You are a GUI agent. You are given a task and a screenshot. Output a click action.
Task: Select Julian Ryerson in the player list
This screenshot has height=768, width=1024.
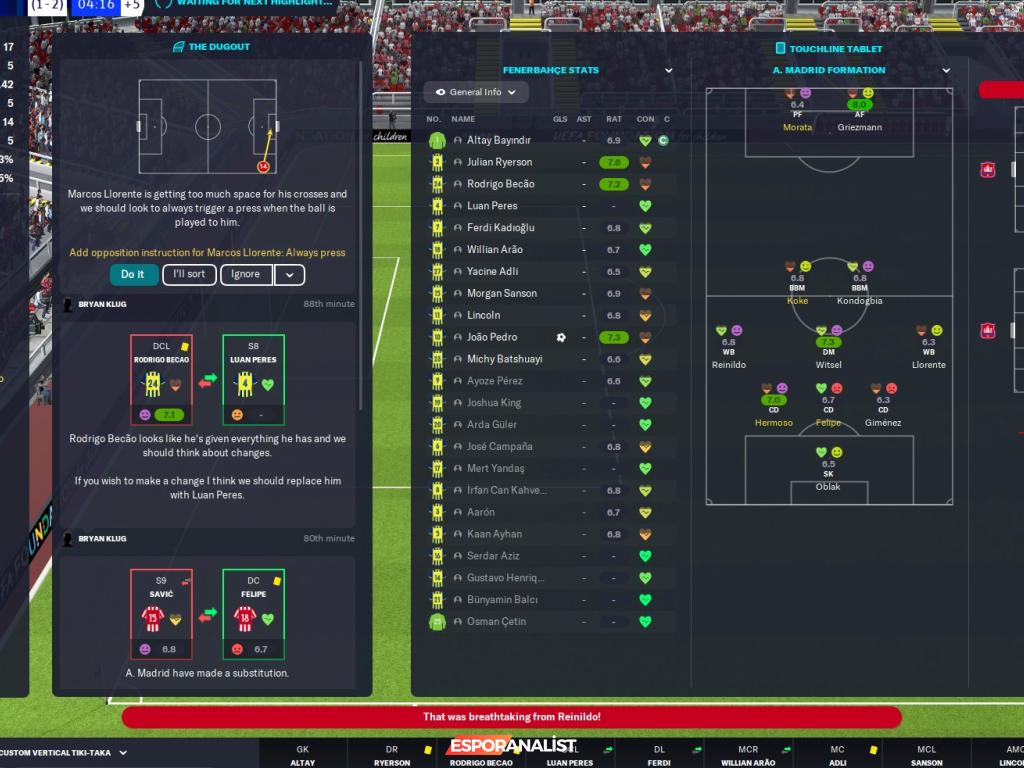tap(499, 162)
